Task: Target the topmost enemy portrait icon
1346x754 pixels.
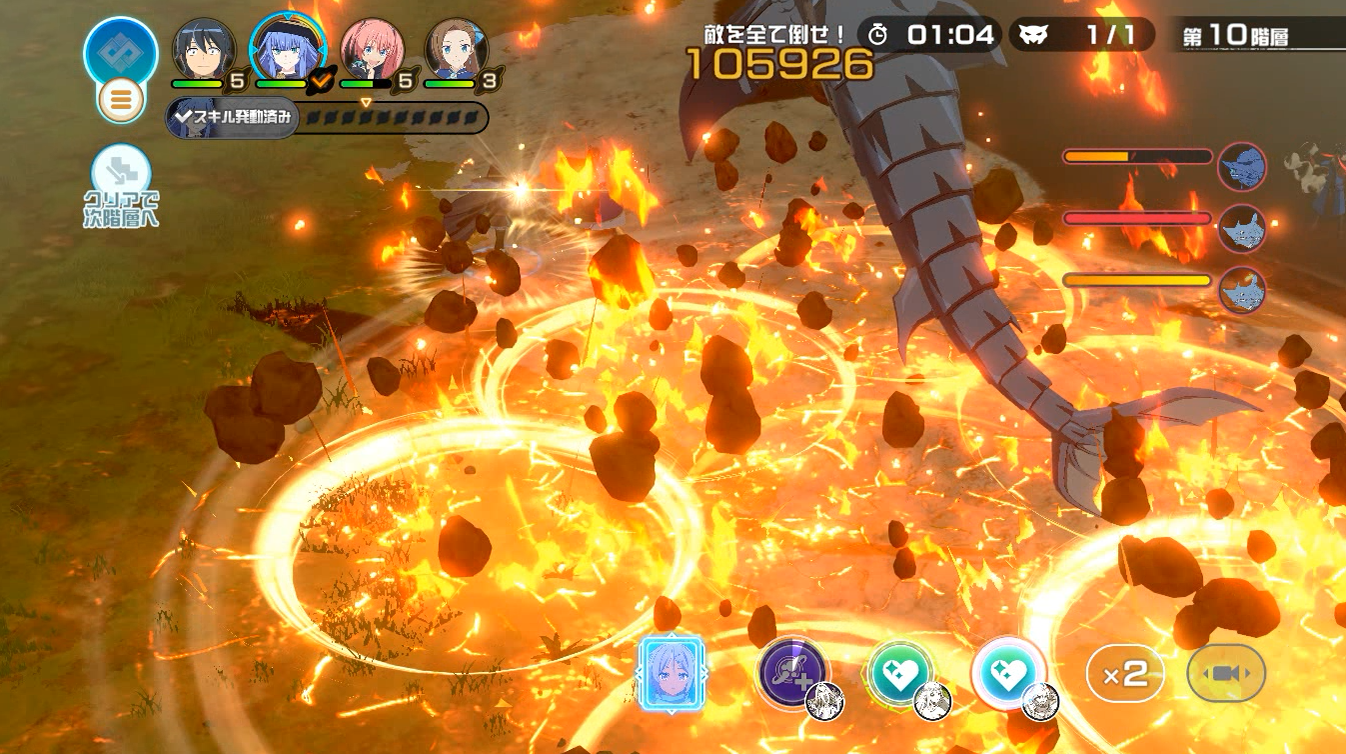Action: point(1243,167)
